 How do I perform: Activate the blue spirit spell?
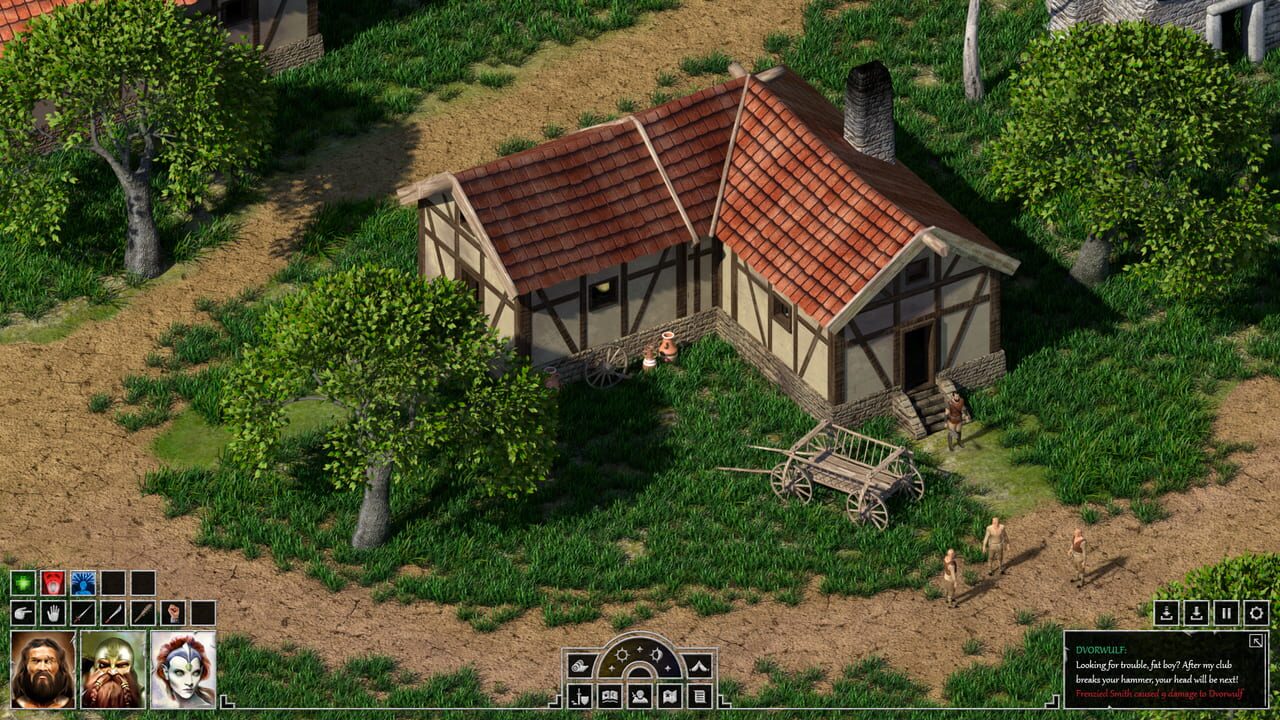[84, 582]
